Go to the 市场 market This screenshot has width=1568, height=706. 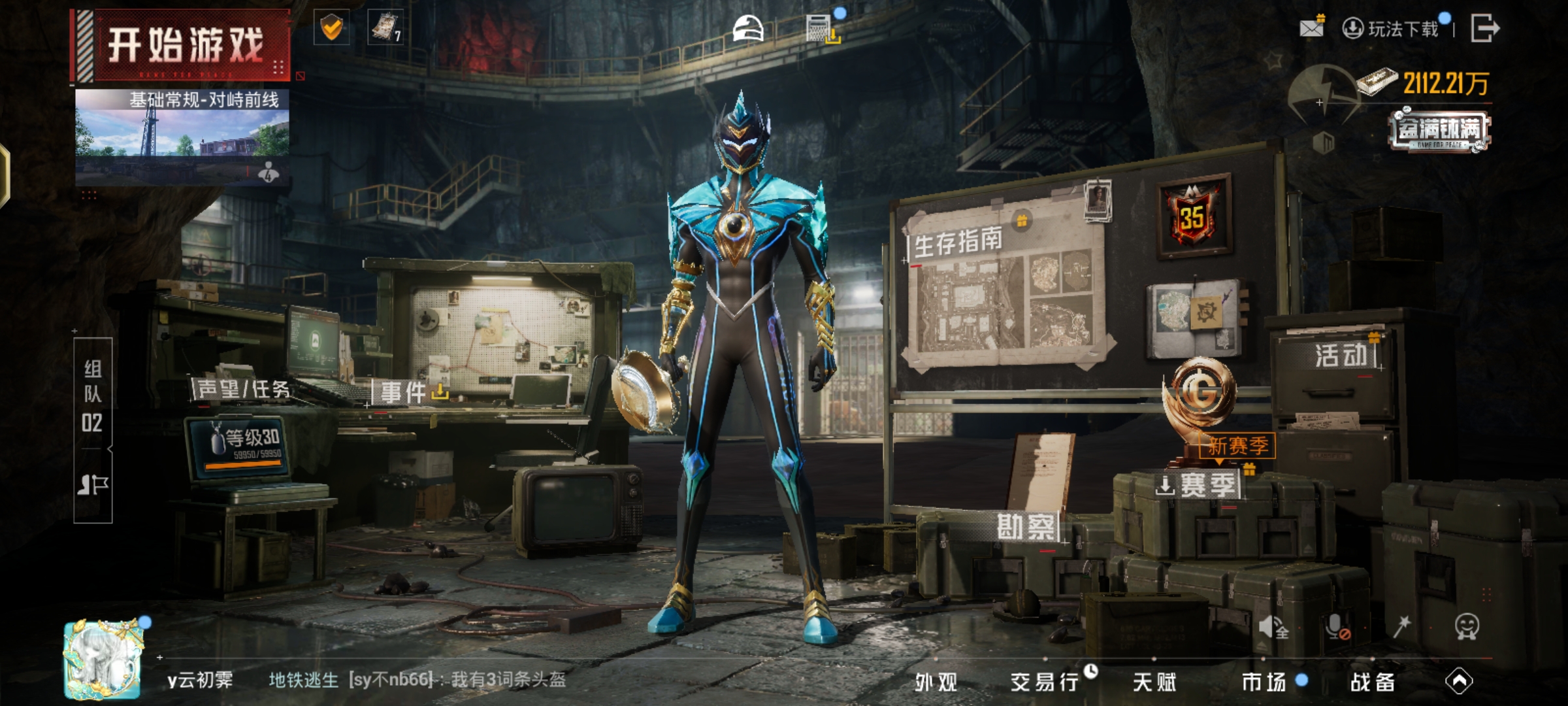click(x=1264, y=682)
